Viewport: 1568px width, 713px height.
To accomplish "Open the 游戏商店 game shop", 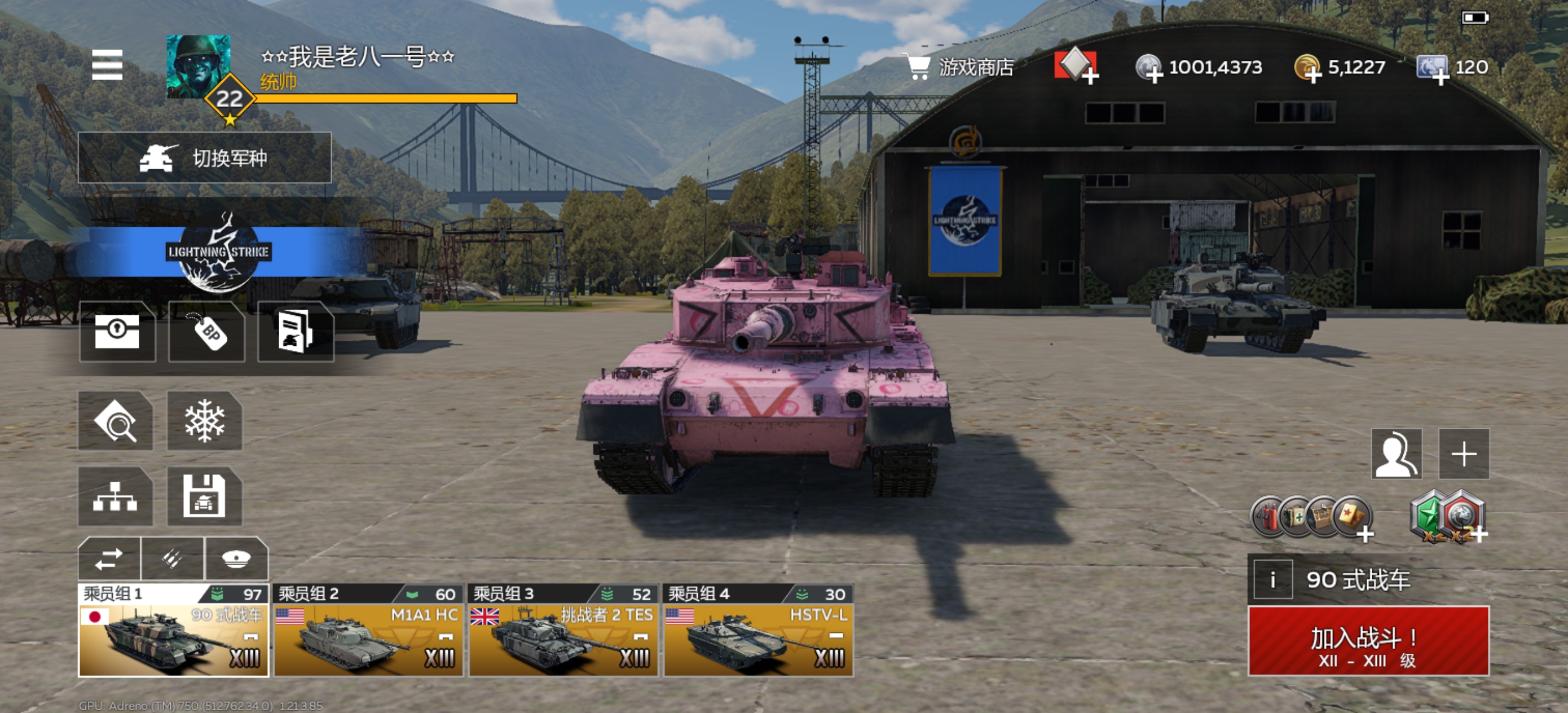I will 961,67.
